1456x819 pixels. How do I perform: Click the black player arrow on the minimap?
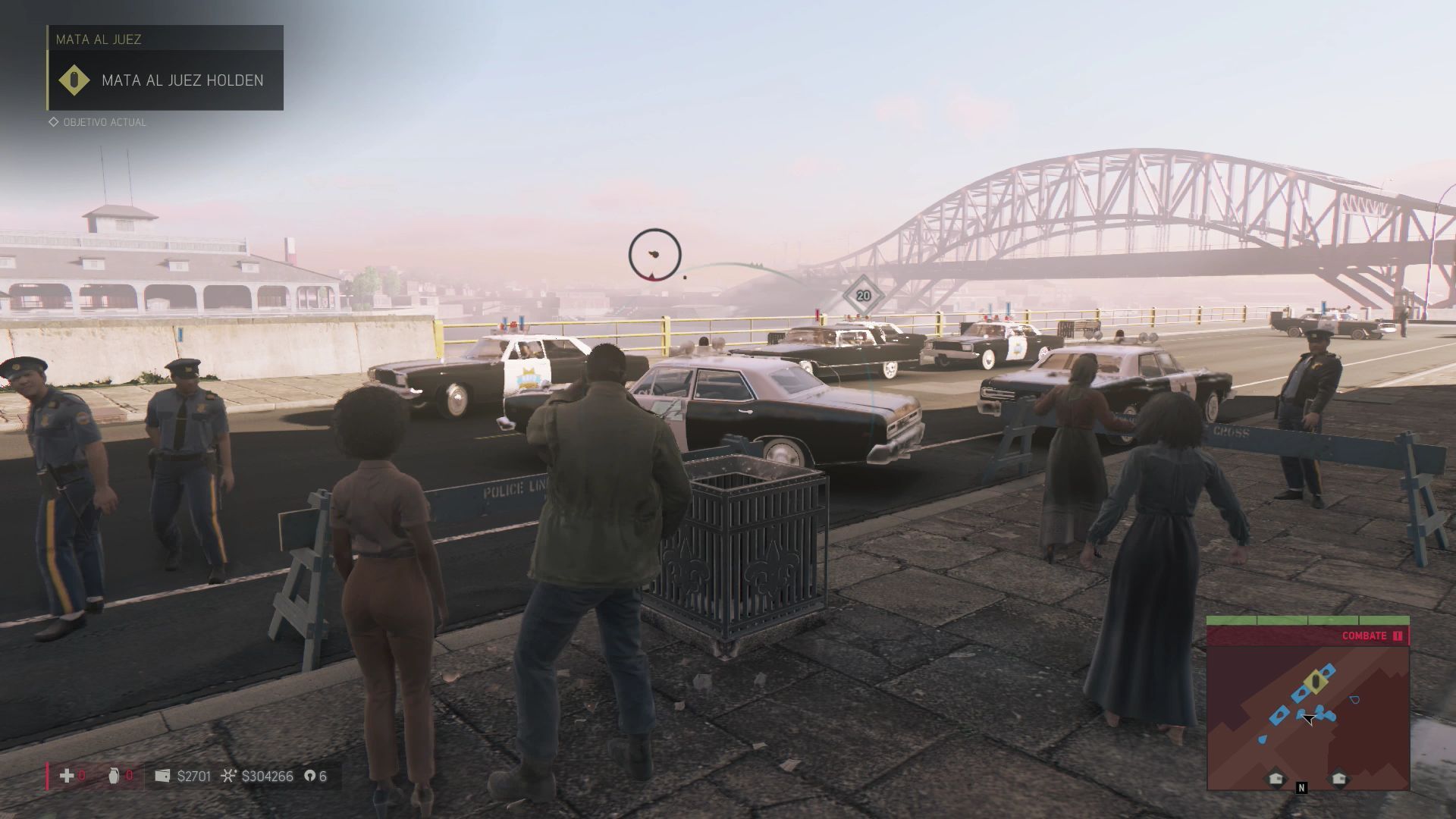point(1307,718)
